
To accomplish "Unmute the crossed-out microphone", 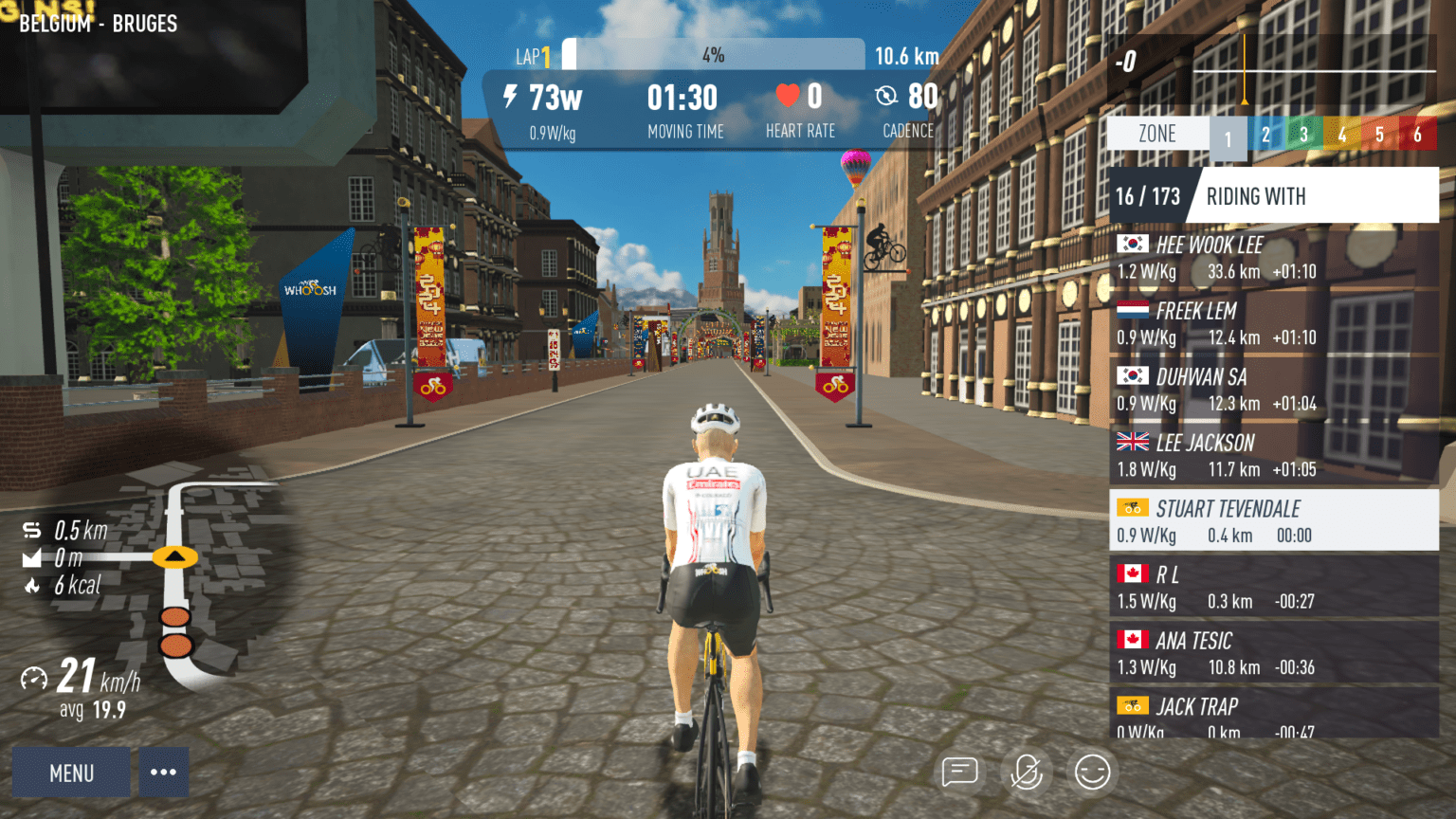I will pyautogui.click(x=1026, y=772).
